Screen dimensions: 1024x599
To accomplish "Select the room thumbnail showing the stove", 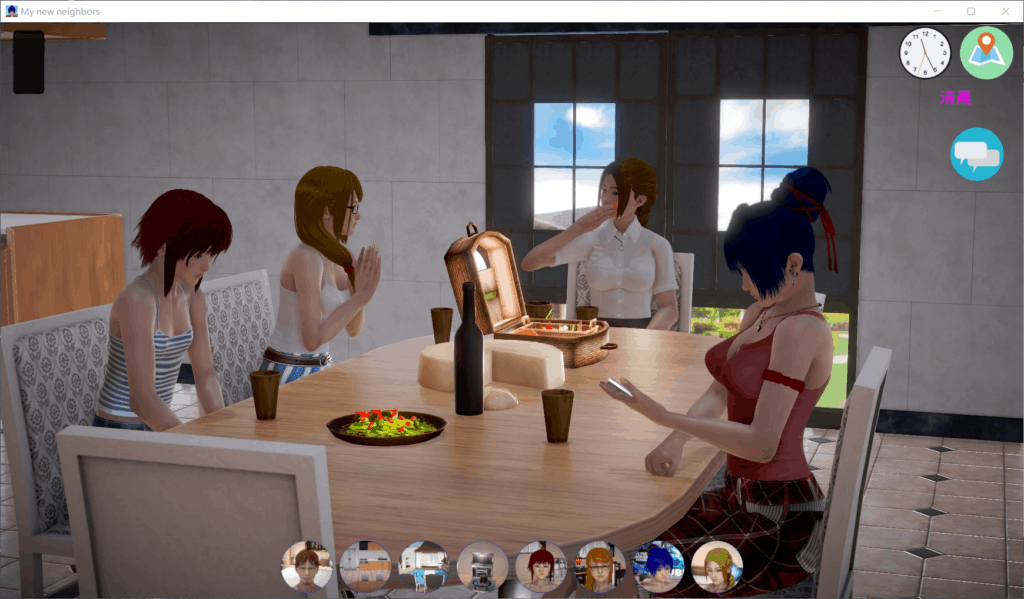I will tap(483, 566).
